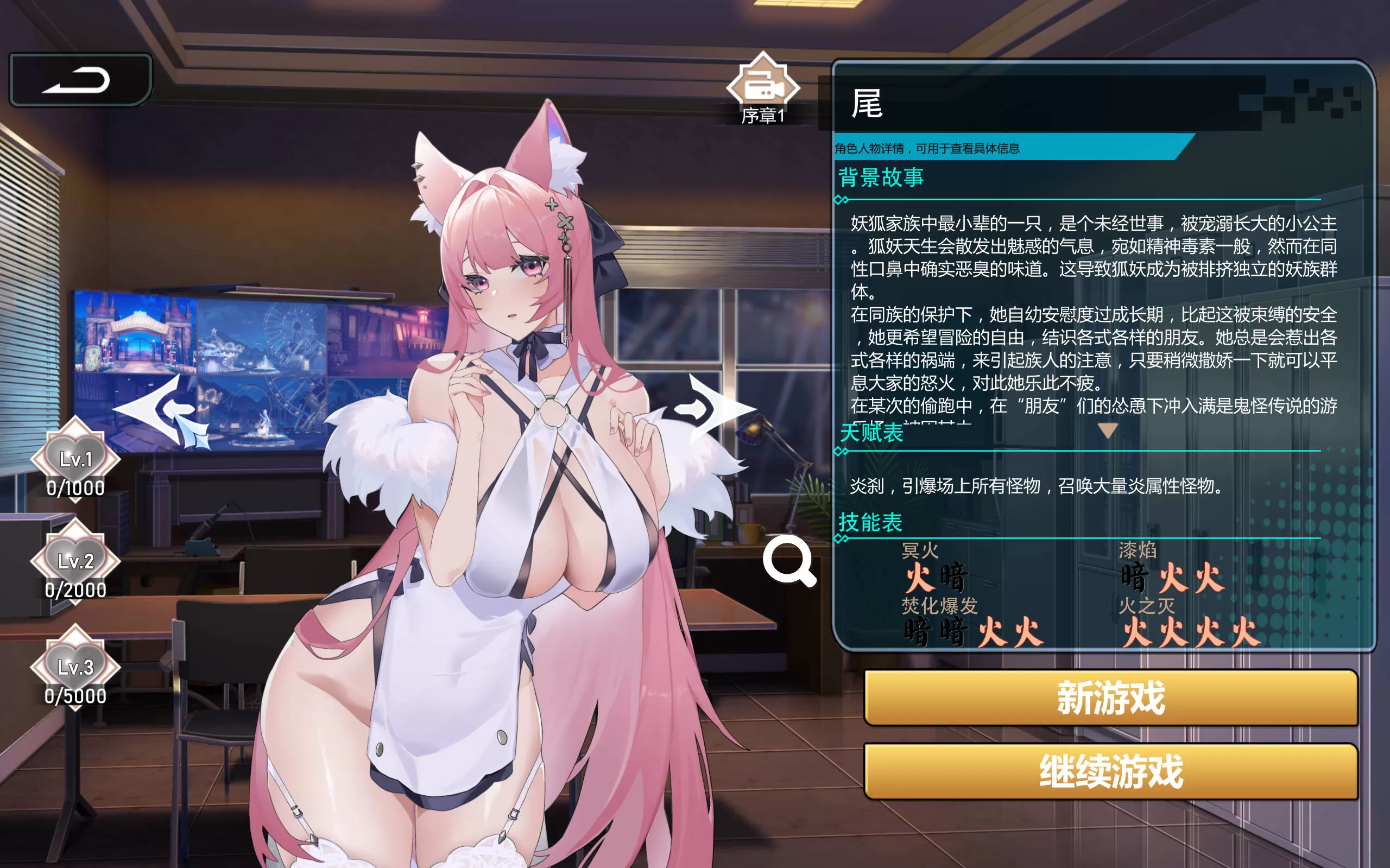Screen dimensions: 1390x868
Task: Expand the background story with the down arrow
Action: (x=1108, y=430)
